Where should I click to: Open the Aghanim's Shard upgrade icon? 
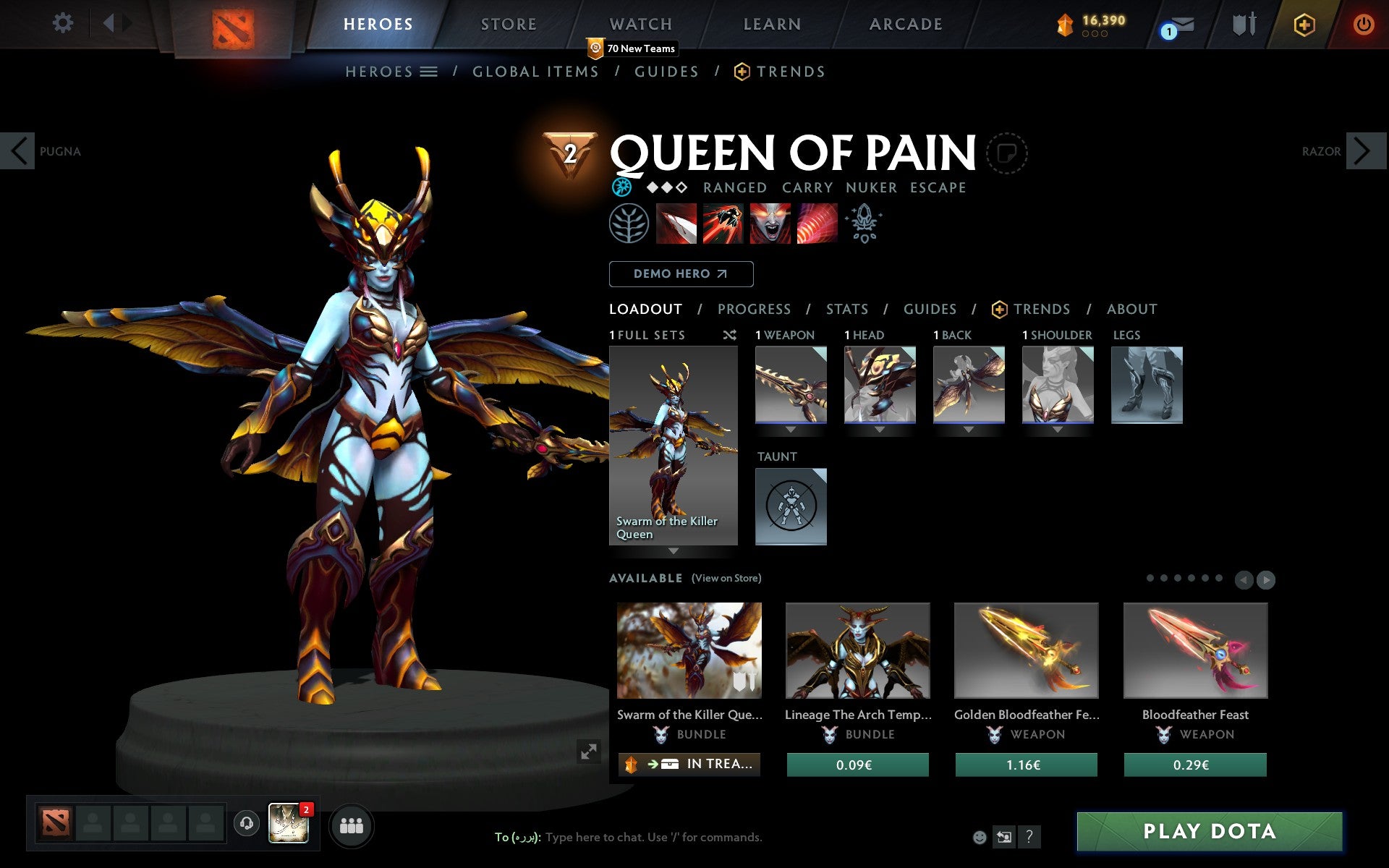point(865,224)
